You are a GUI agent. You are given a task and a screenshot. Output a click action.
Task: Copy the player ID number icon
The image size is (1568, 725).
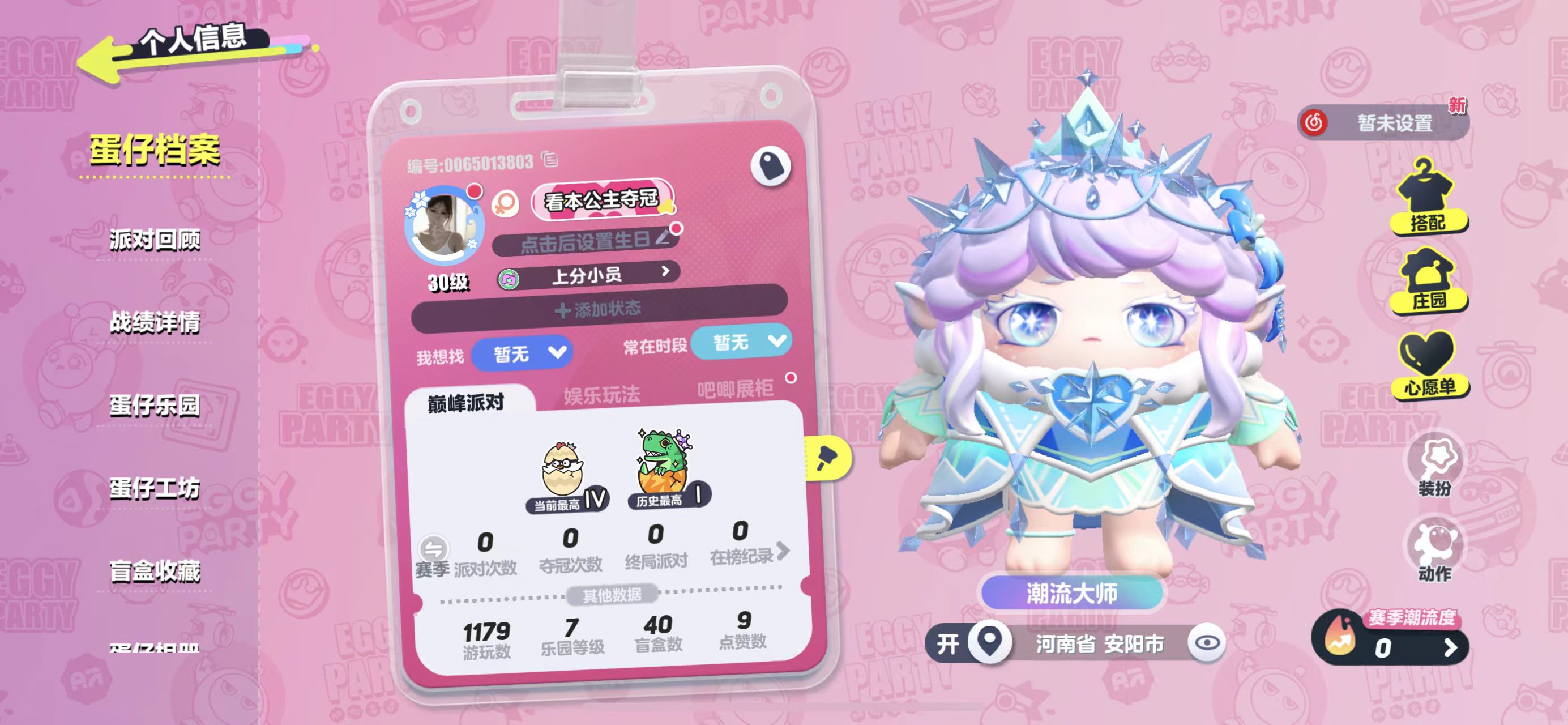coord(550,160)
